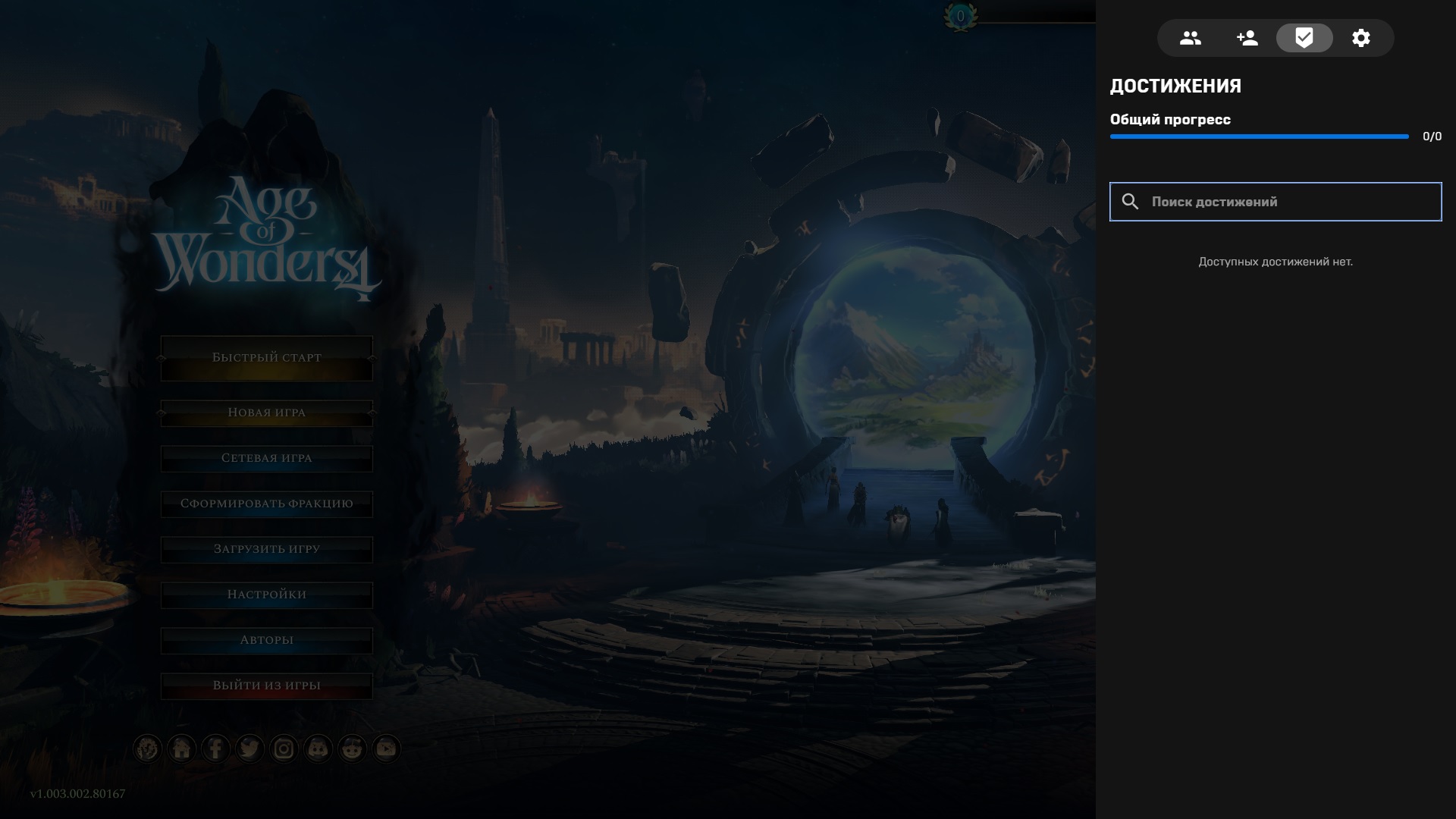Image resolution: width=1456 pixels, height=819 pixels.
Task: Select Загрузить игру entry
Action: [266, 548]
